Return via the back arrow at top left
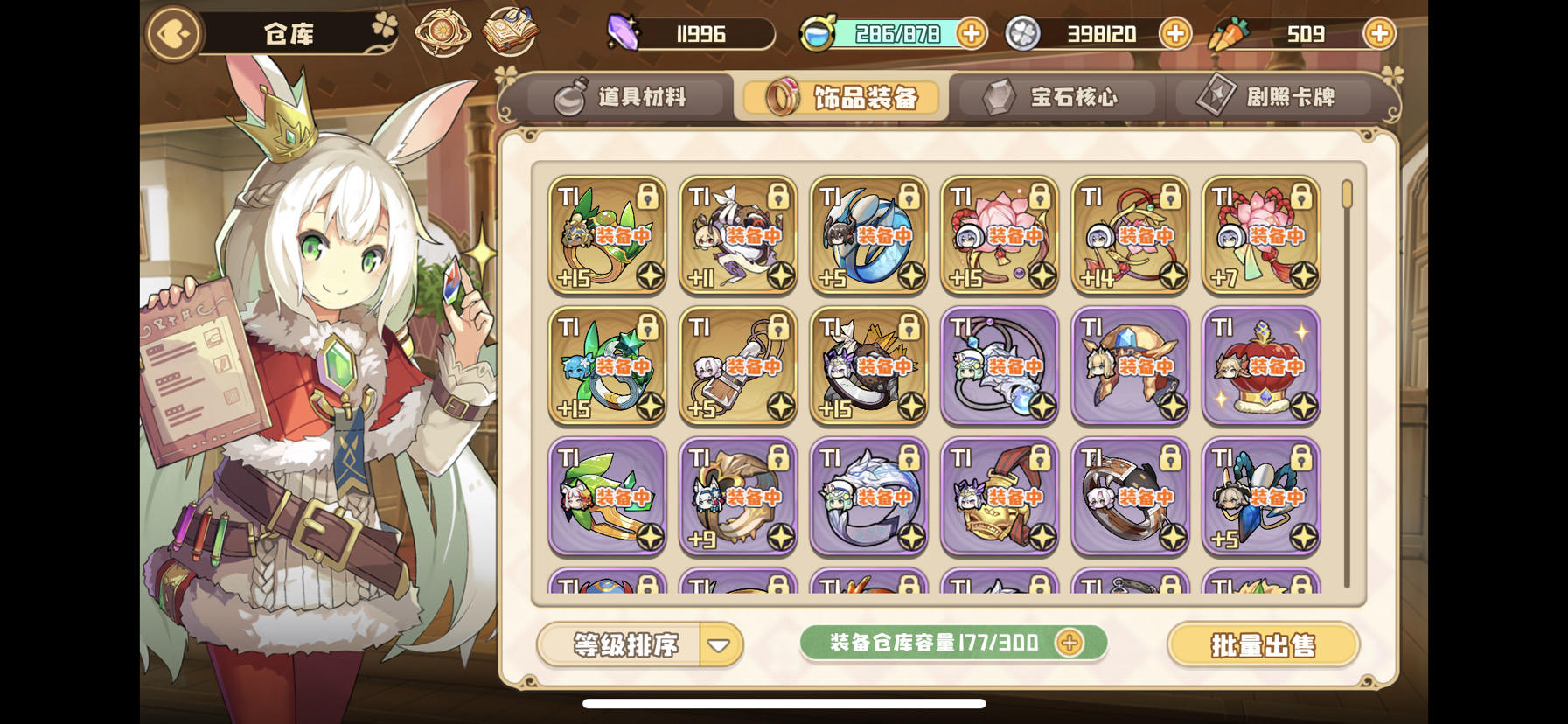The height and width of the screenshot is (724, 1568). pyautogui.click(x=173, y=33)
